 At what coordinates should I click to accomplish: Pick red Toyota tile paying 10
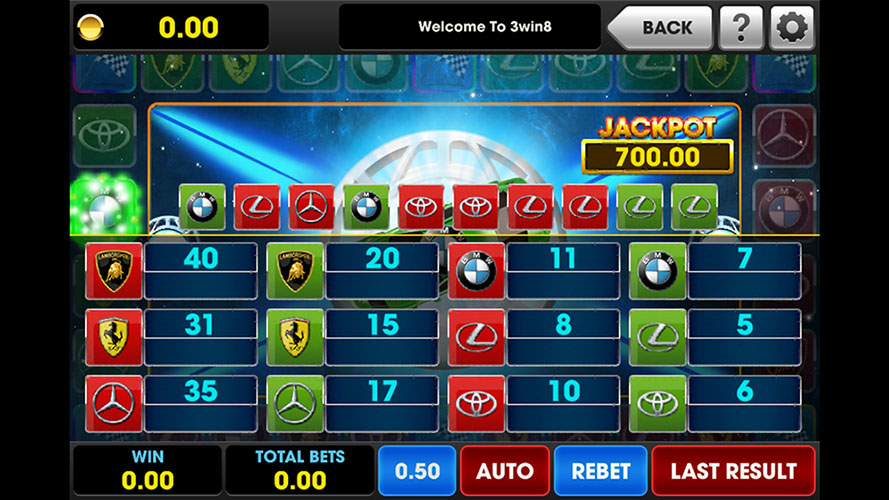(x=476, y=403)
